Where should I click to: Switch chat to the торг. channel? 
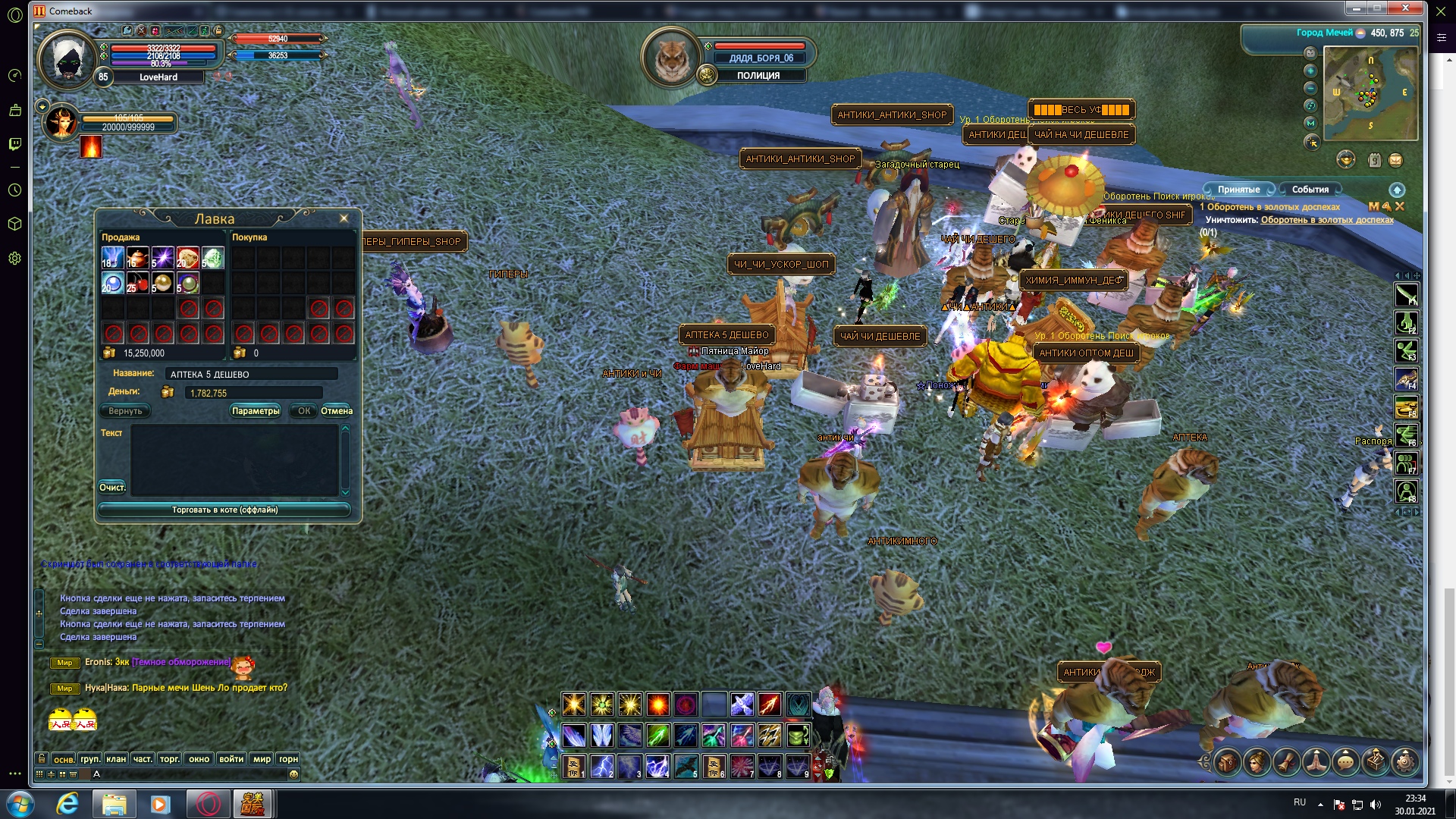point(170,758)
